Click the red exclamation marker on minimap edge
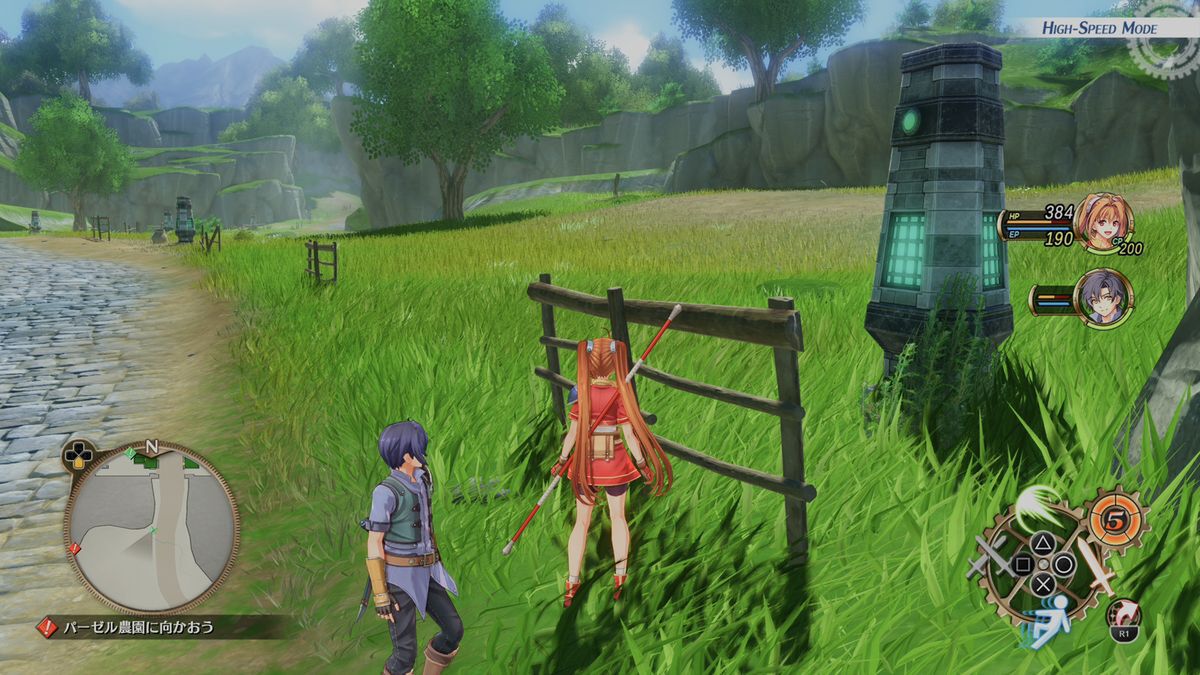This screenshot has height=675, width=1200. (x=75, y=548)
